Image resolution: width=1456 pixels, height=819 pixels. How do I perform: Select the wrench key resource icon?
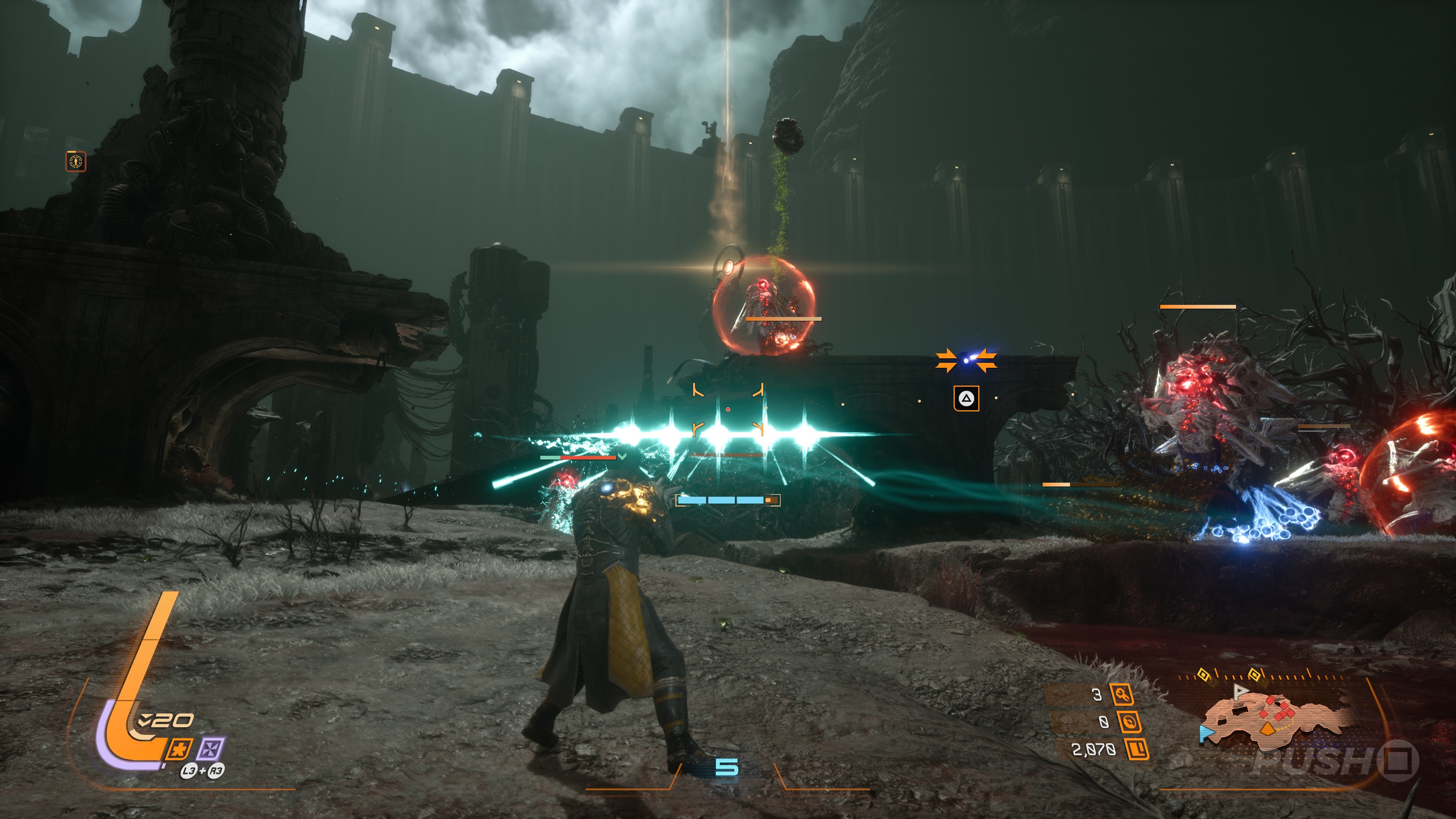click(1122, 695)
